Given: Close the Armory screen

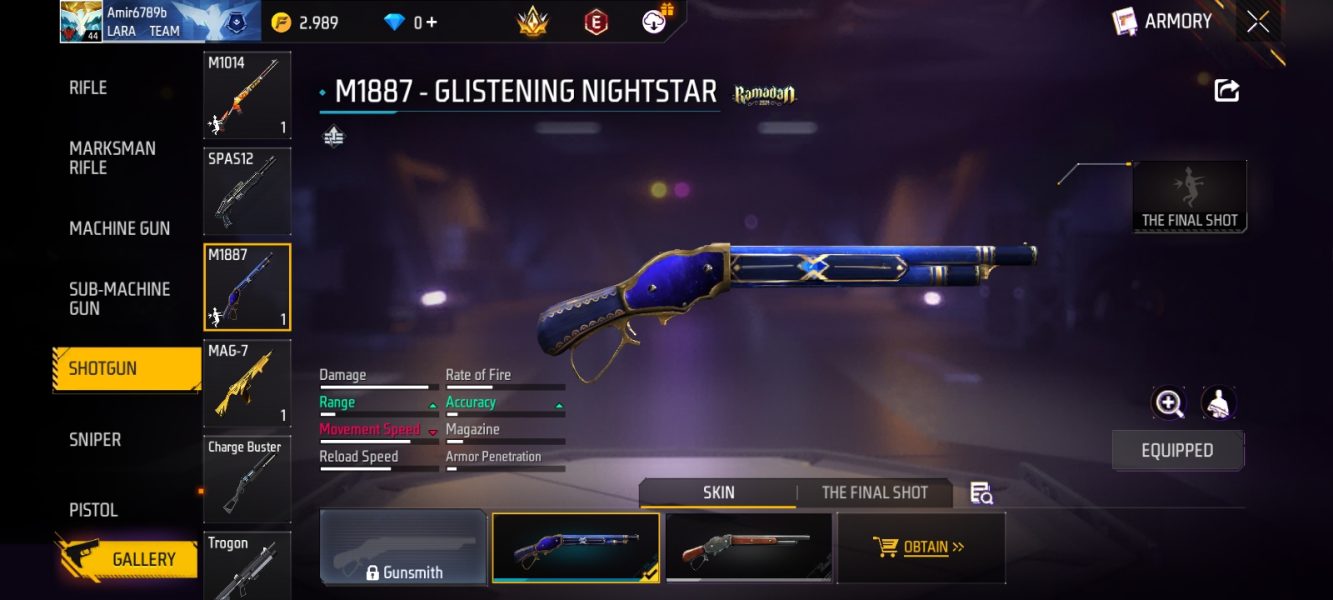Looking at the screenshot, I should 1258,22.
